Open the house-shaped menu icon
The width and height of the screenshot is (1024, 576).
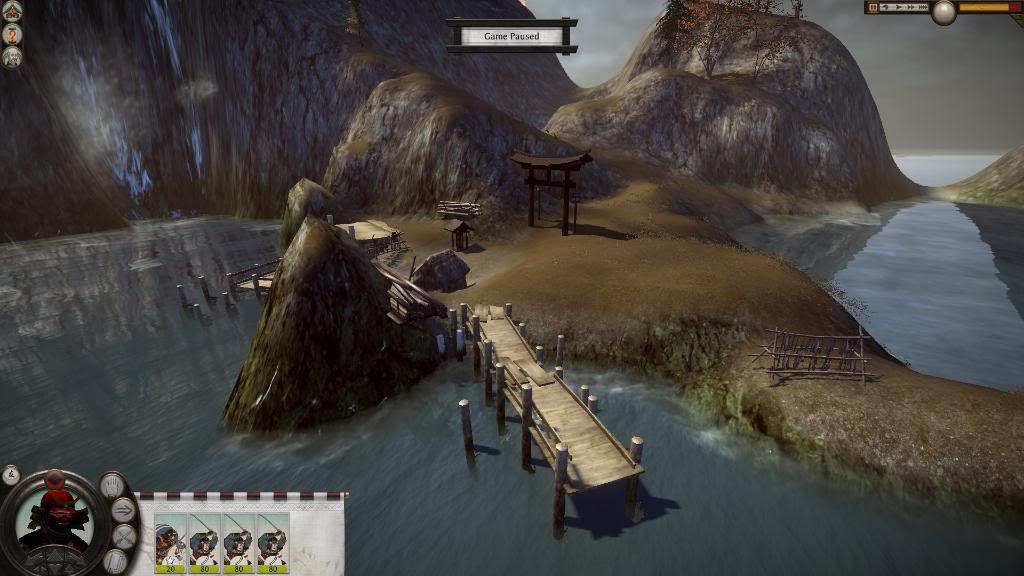(12, 11)
